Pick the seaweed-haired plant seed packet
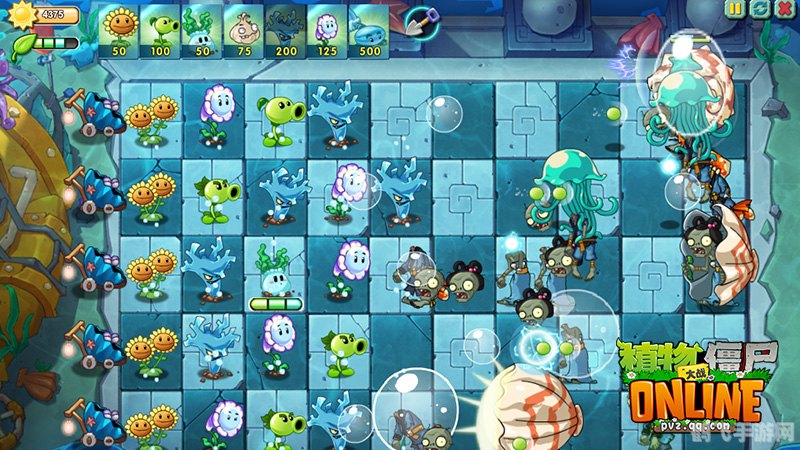Screen dimensions: 800x450 [203, 29]
